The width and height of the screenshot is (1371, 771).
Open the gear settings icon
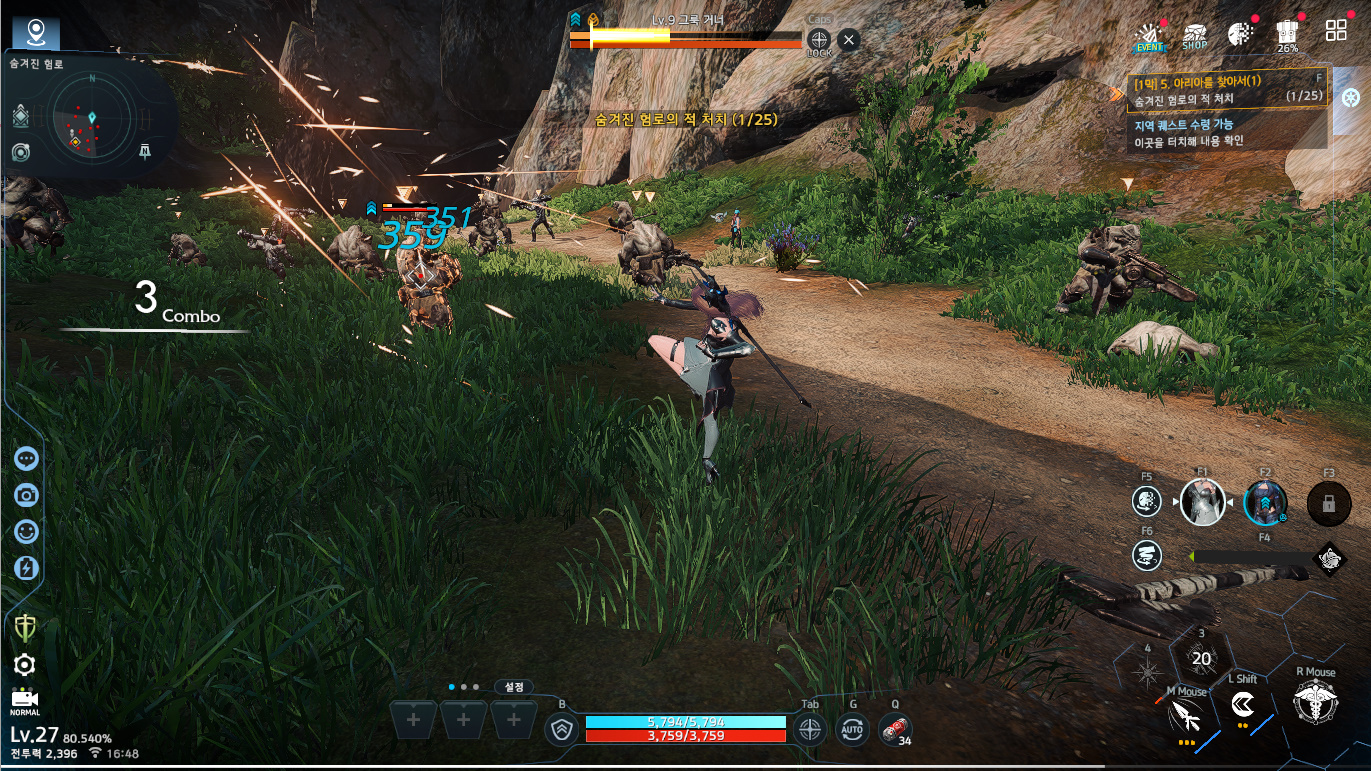point(25,665)
